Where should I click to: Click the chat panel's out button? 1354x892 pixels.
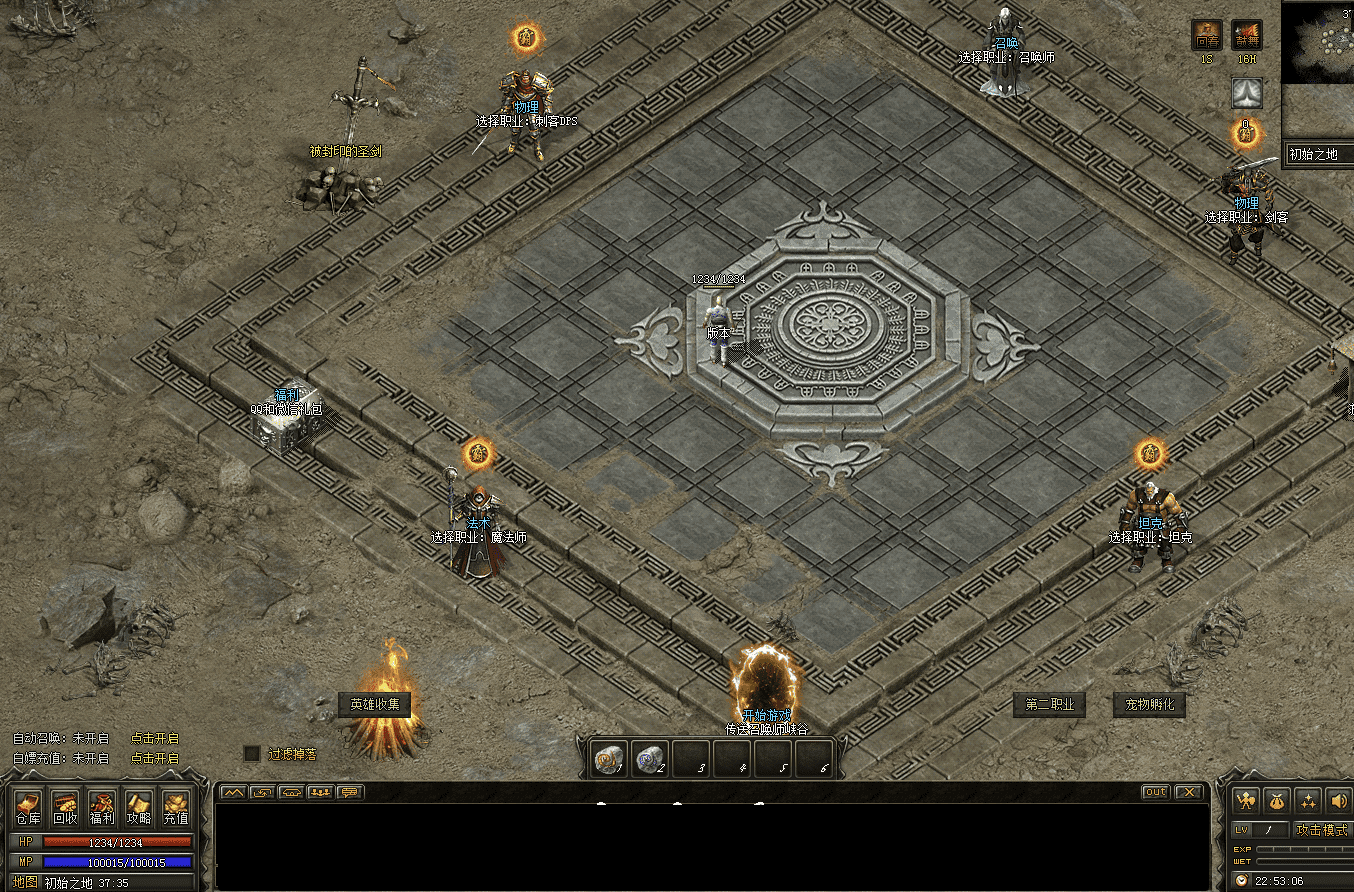click(x=1155, y=792)
